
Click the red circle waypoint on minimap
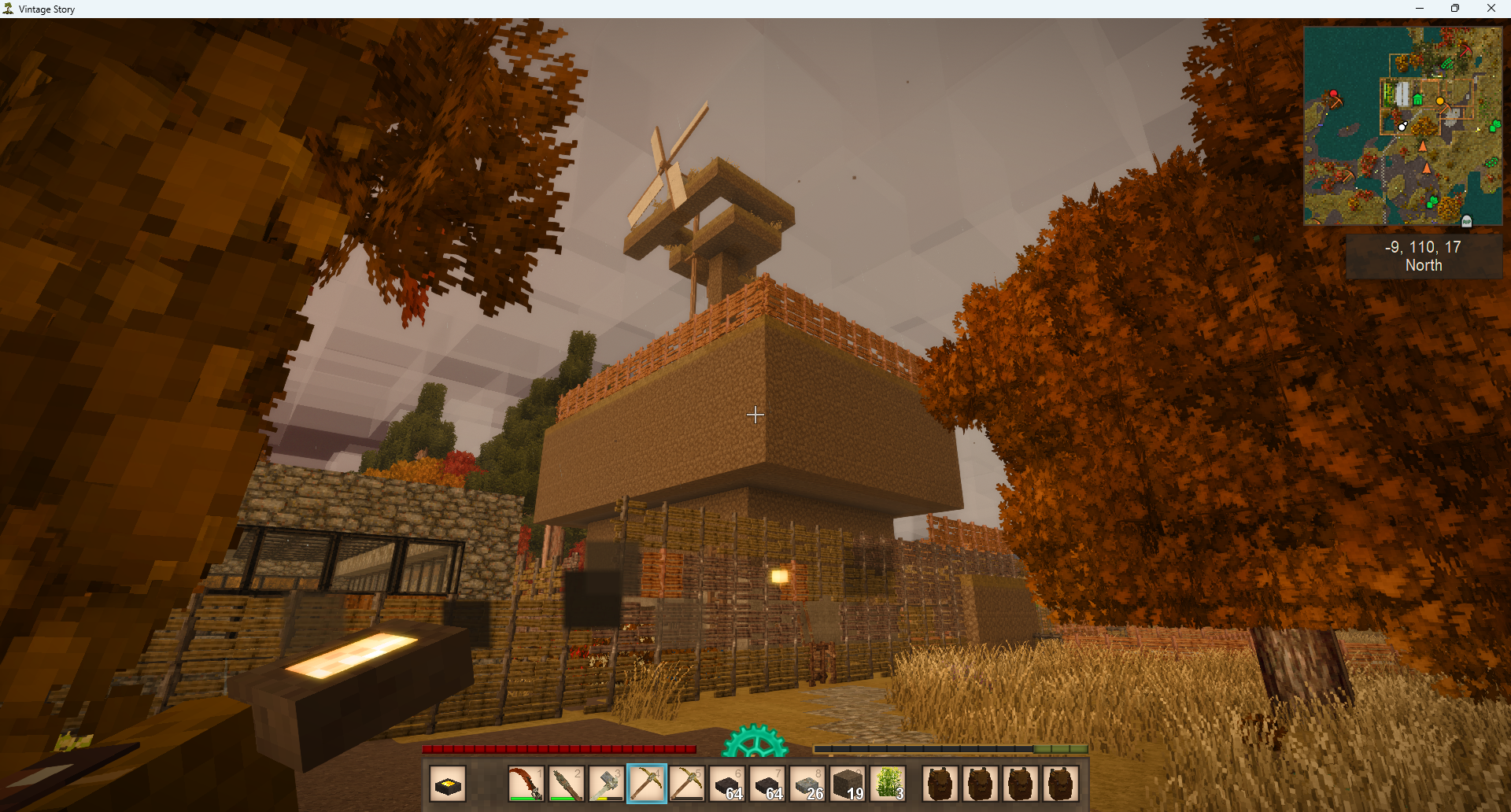1334,94
